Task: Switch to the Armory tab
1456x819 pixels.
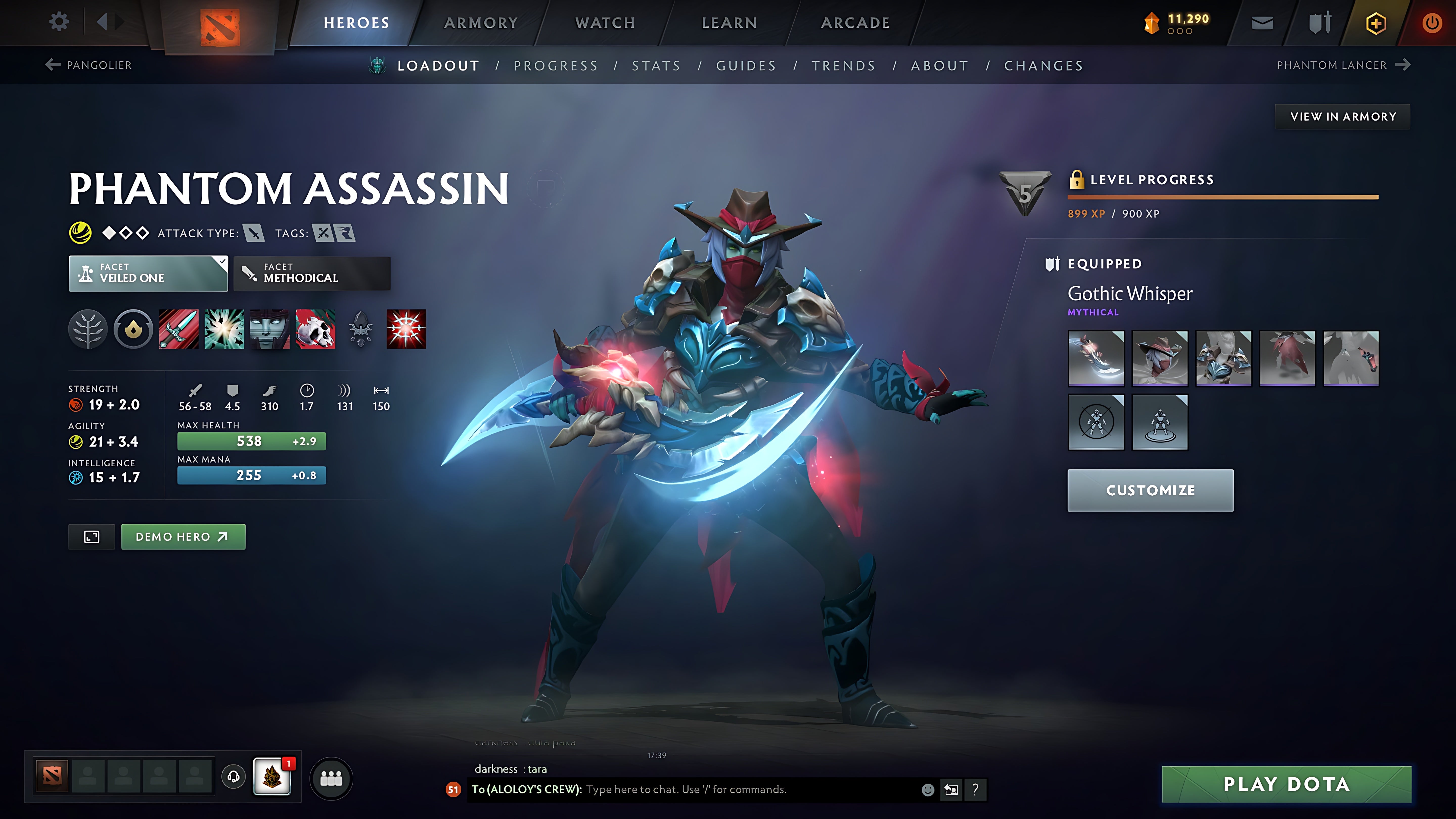Action: pos(481,22)
